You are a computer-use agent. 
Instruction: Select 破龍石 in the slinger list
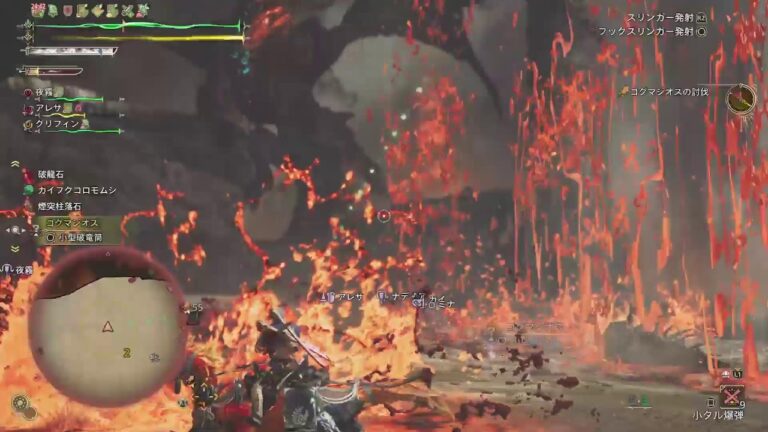coord(51,174)
